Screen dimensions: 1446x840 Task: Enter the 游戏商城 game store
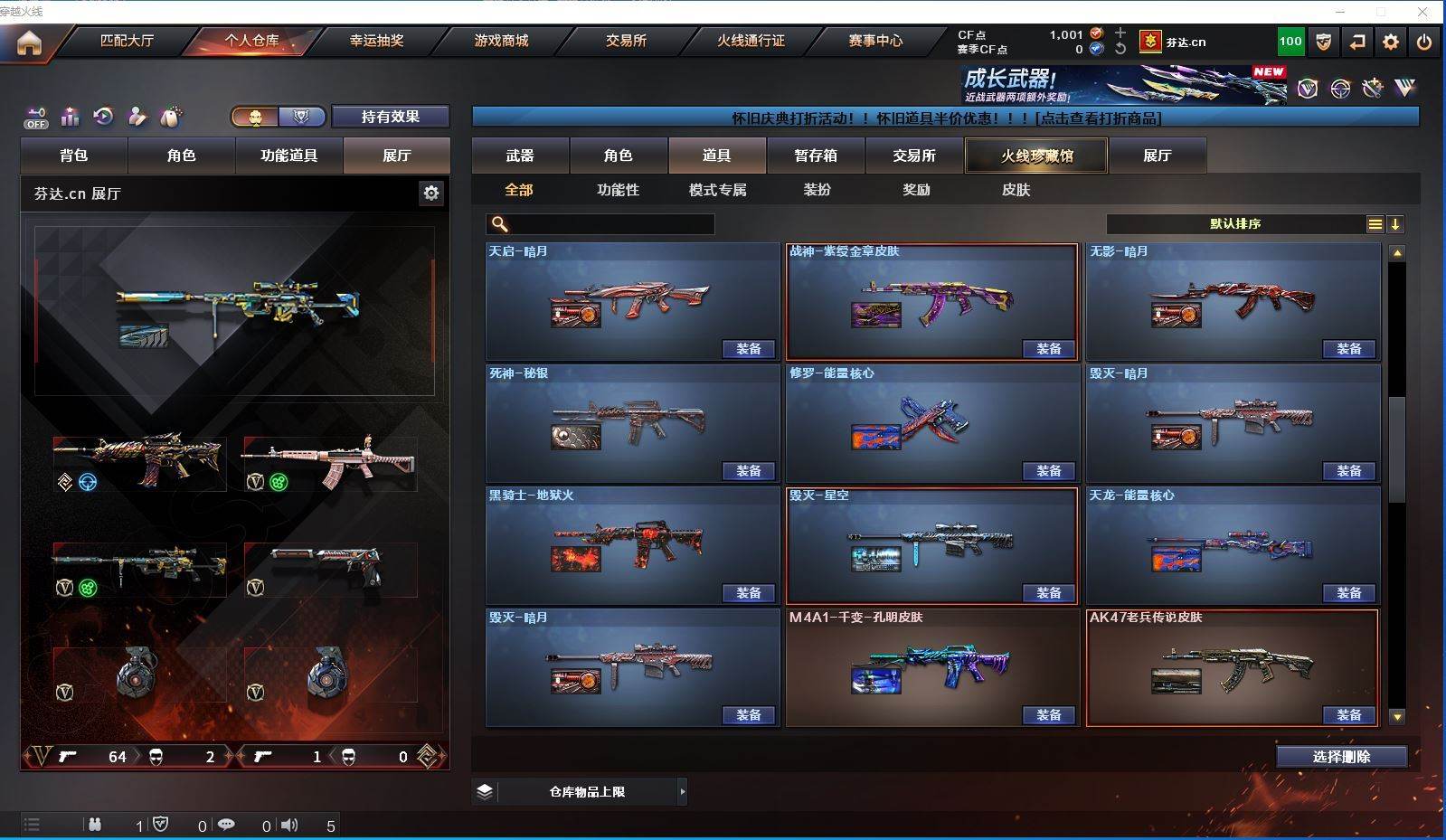[501, 41]
